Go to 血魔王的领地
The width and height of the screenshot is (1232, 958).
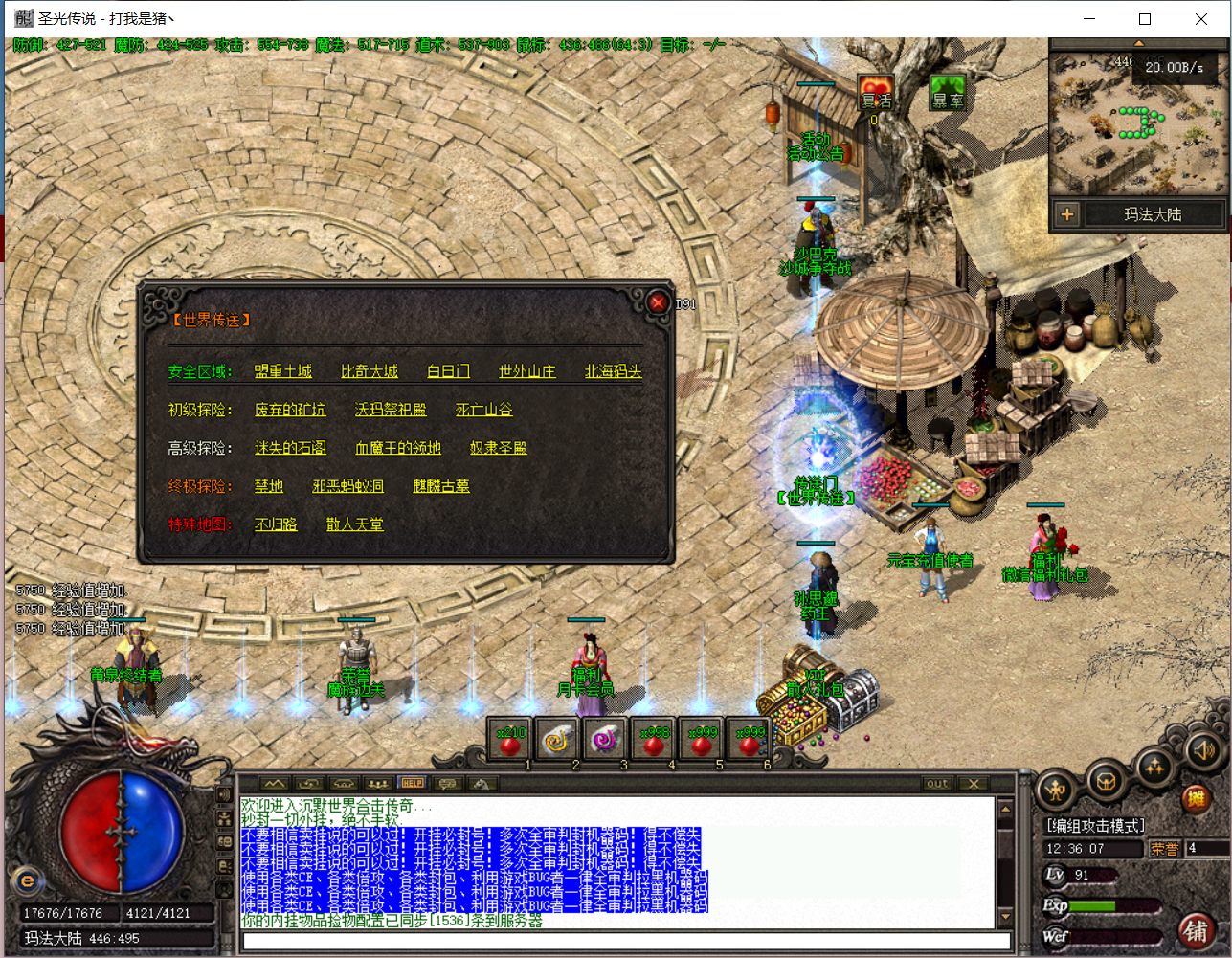[x=398, y=448]
